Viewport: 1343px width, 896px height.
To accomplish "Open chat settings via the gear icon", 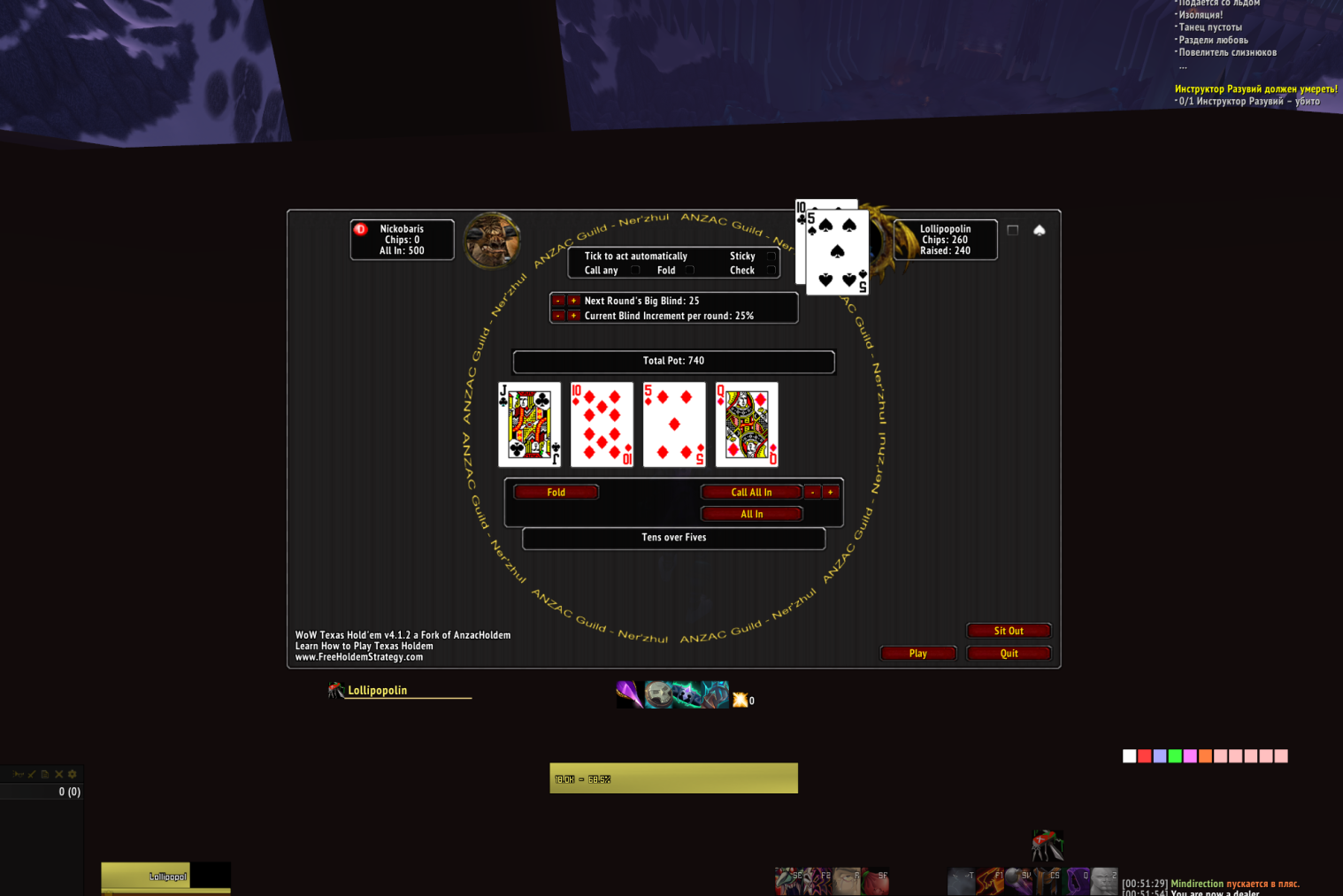I will tap(73, 774).
